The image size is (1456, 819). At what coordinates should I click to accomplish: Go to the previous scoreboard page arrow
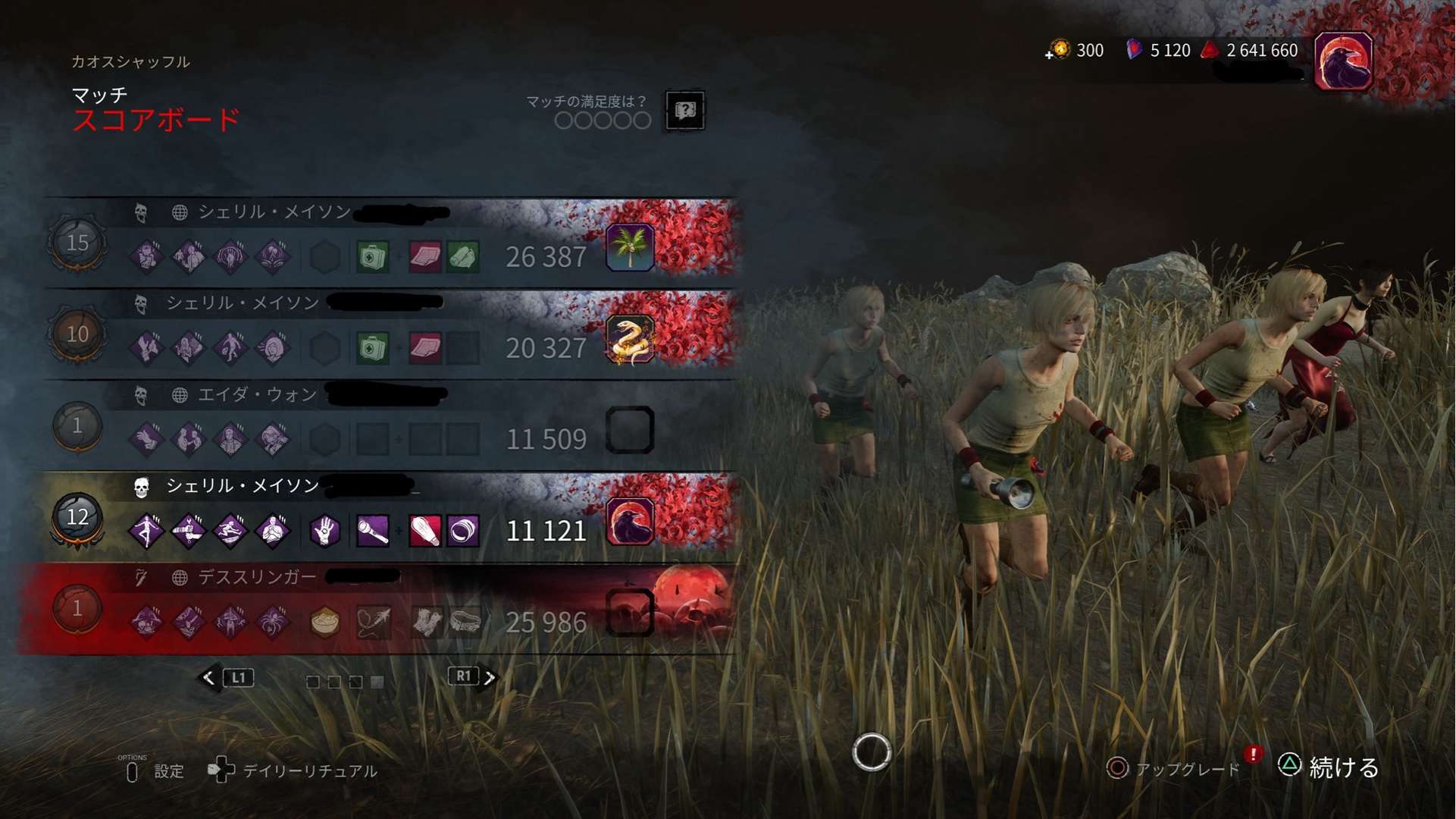click(209, 677)
